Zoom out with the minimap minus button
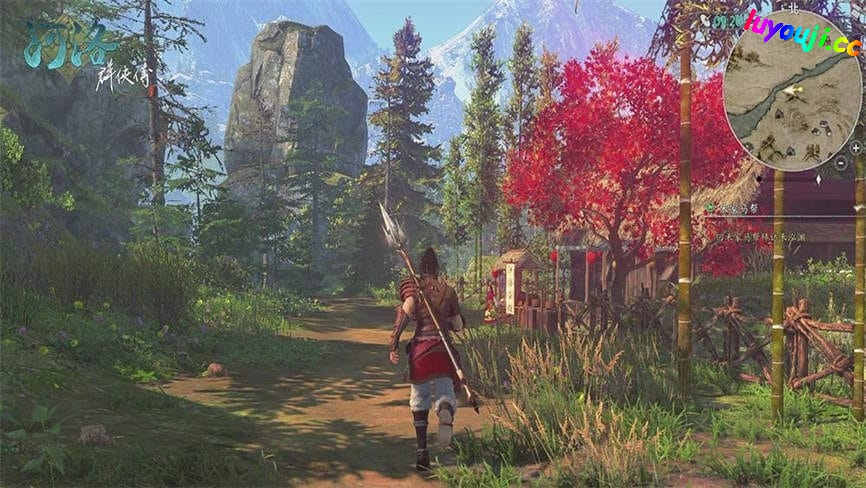Image resolution: width=866 pixels, height=488 pixels. (841, 162)
